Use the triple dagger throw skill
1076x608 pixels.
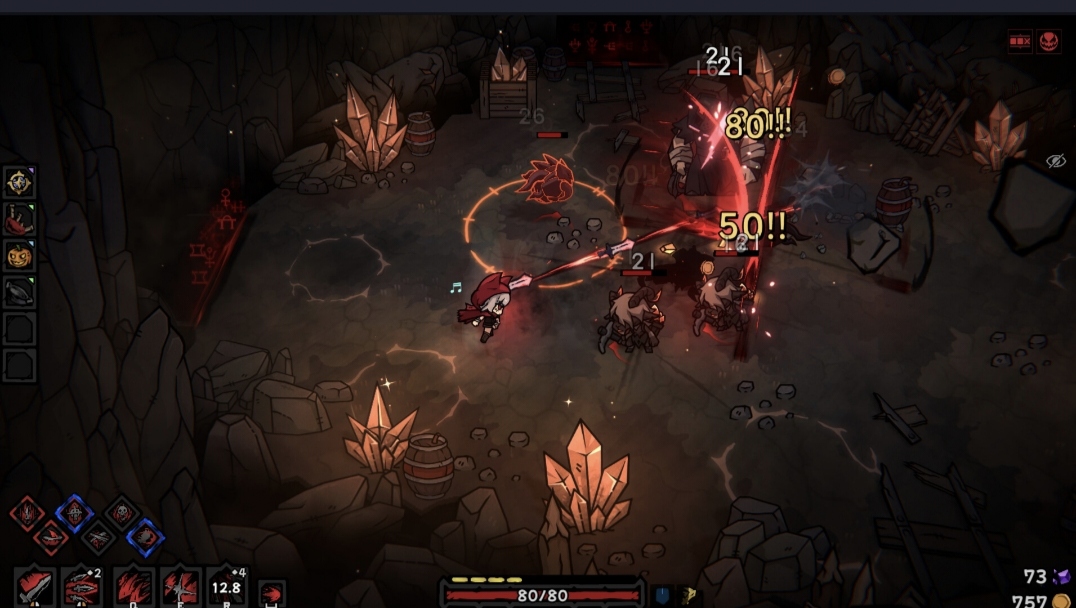point(81,587)
